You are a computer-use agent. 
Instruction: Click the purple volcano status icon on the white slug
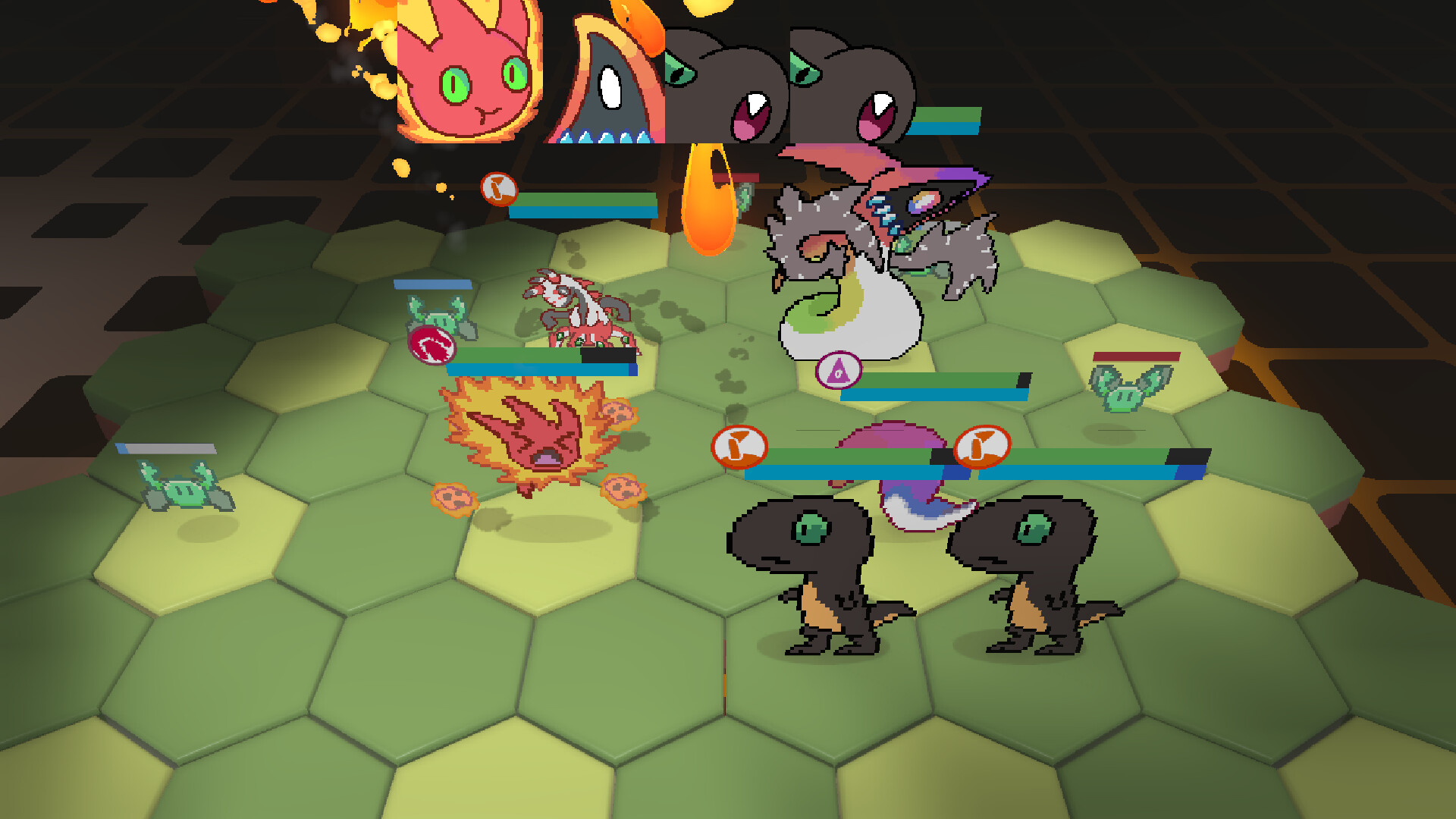(x=839, y=371)
